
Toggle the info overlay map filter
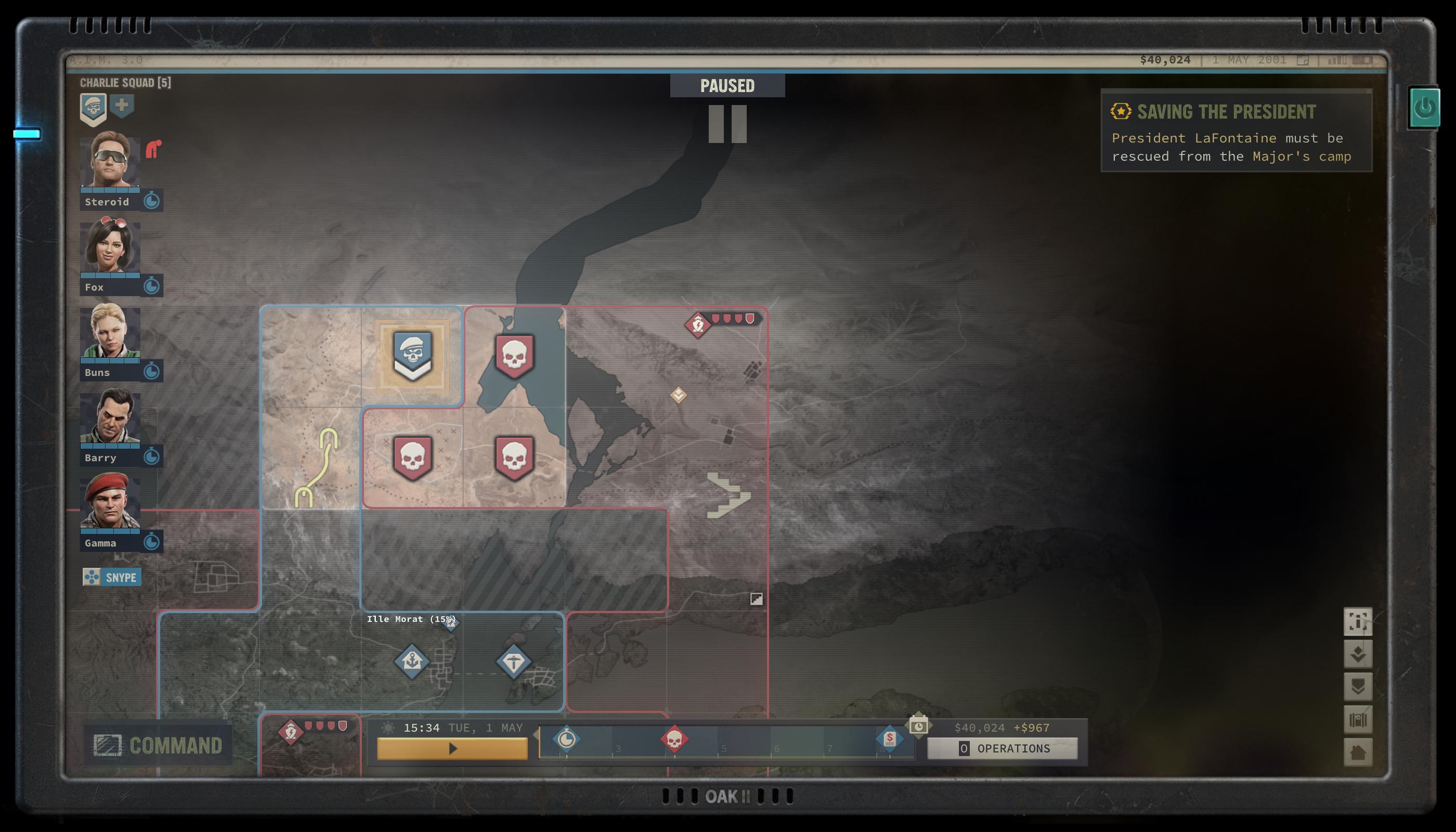tap(1358, 621)
